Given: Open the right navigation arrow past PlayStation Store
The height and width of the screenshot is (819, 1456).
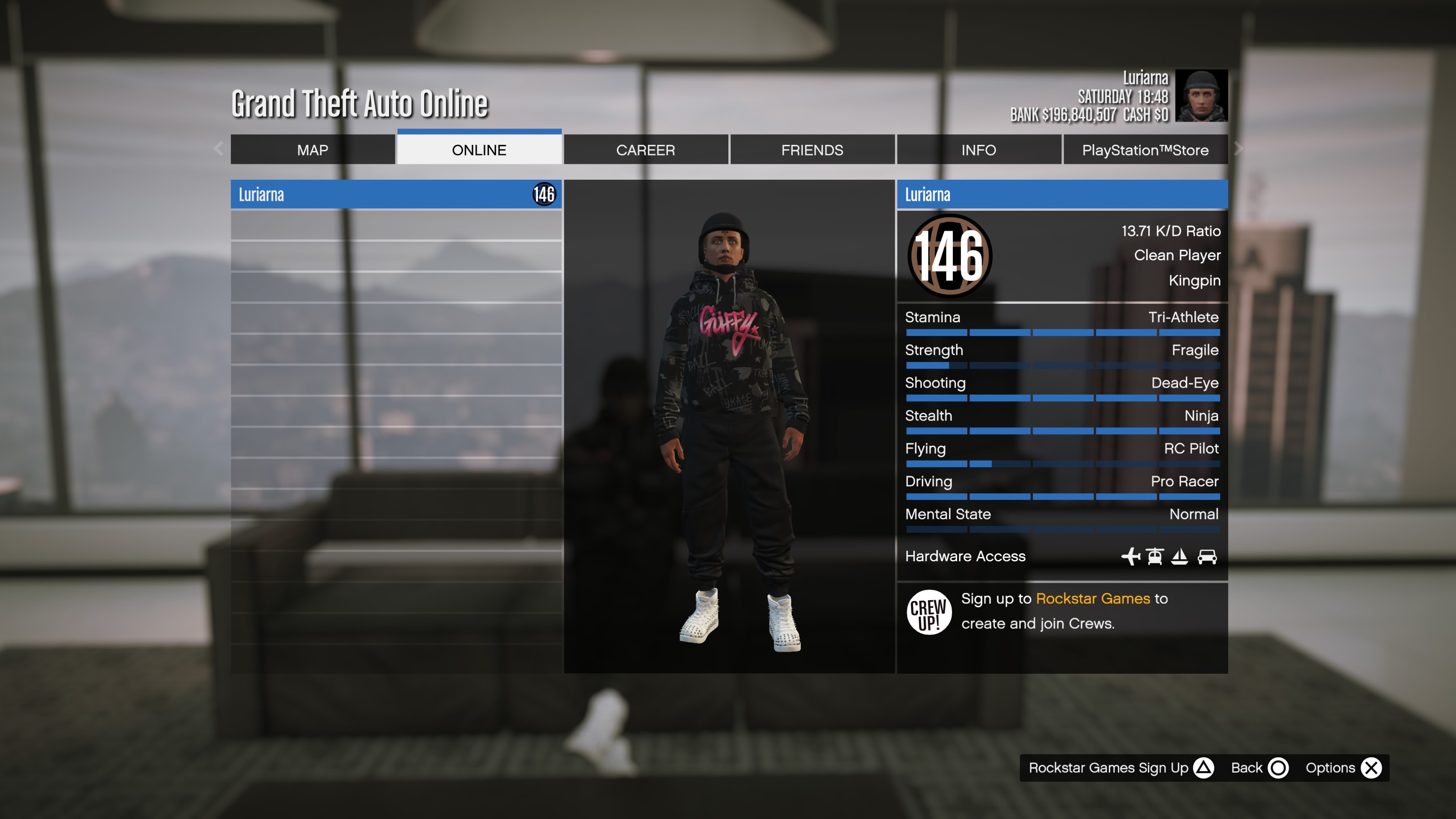Looking at the screenshot, I should [1238, 149].
